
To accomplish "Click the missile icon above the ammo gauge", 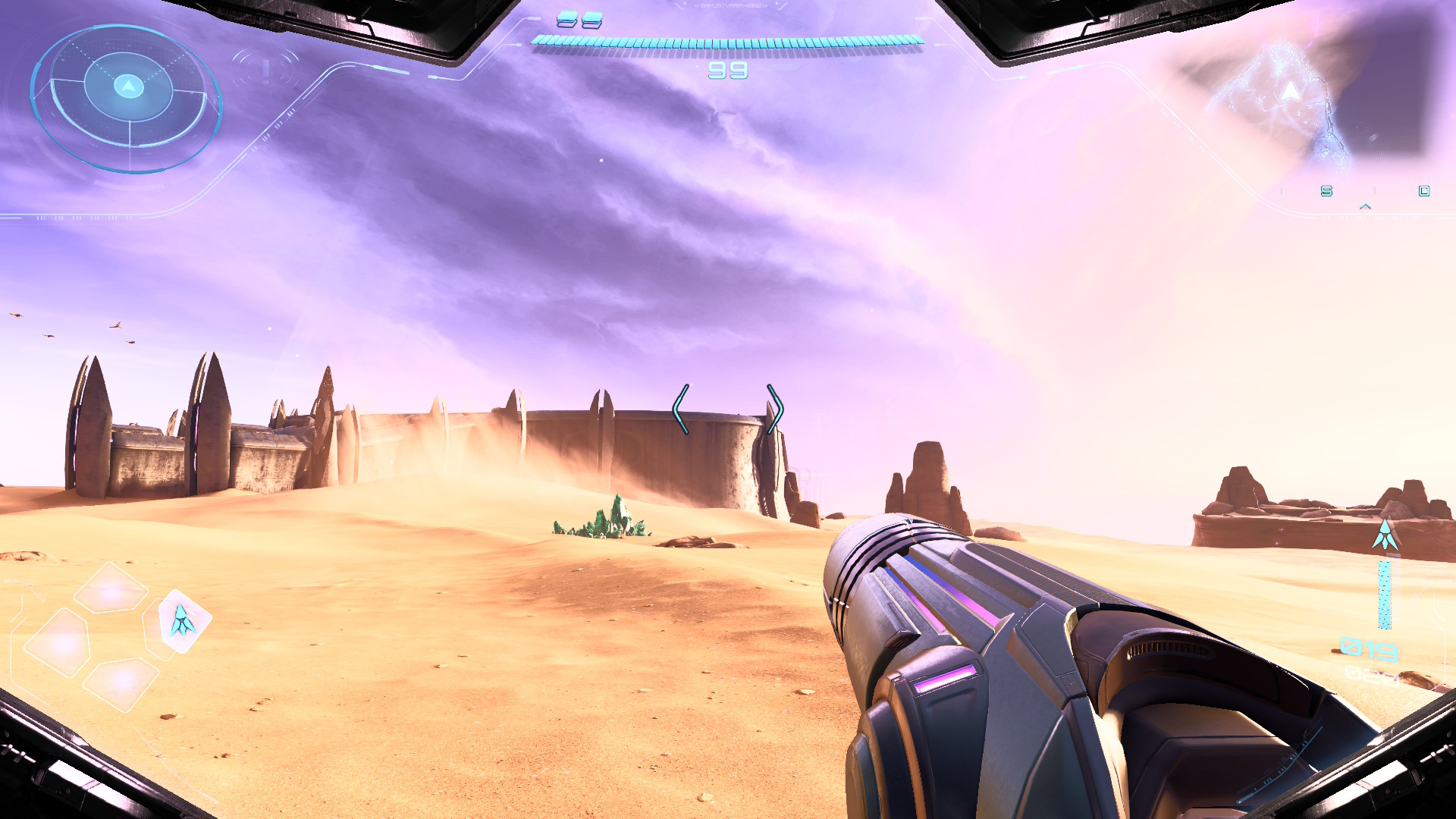I will tap(1385, 535).
